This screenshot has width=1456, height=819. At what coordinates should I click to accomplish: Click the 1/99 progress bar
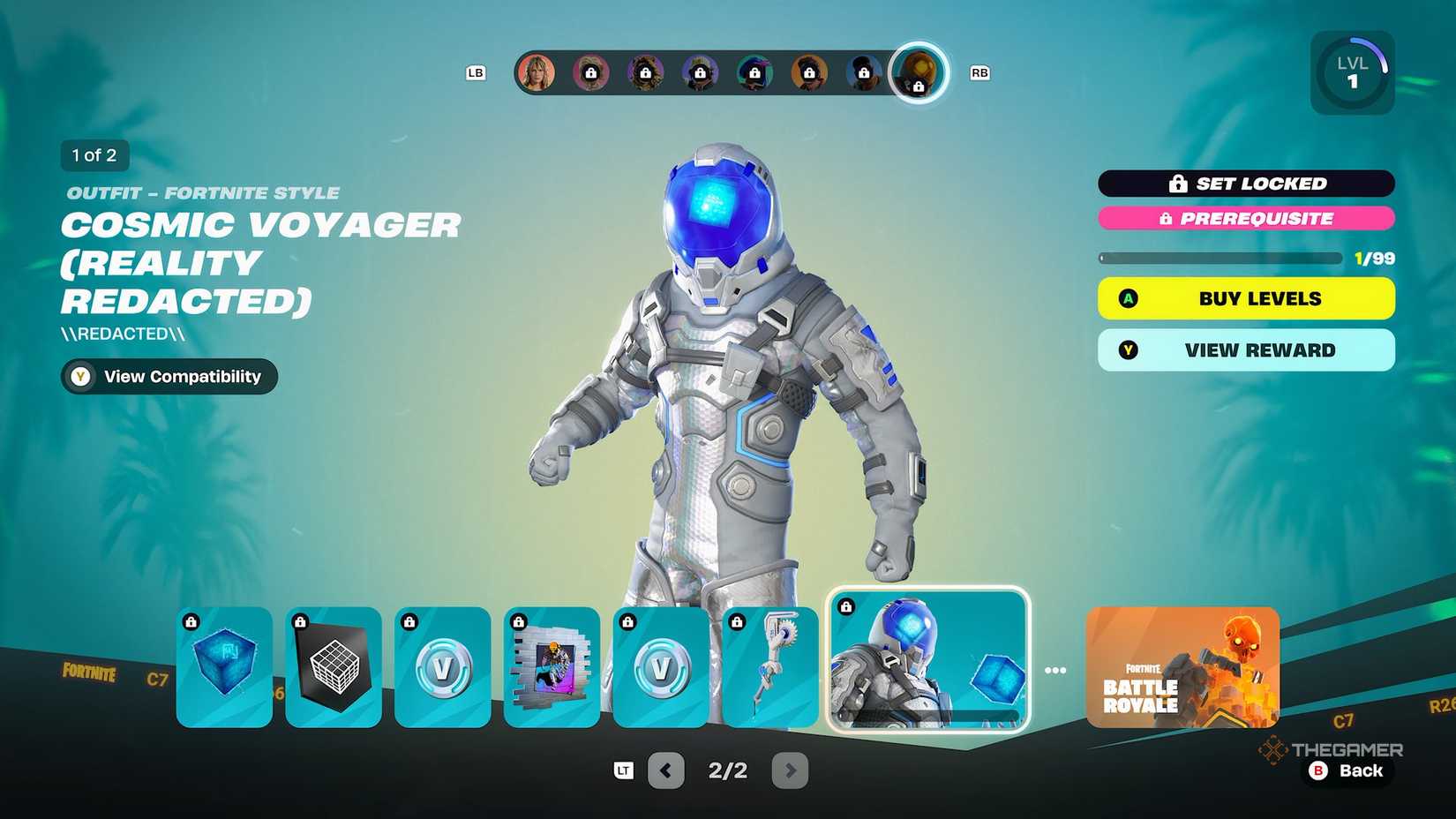1220,258
